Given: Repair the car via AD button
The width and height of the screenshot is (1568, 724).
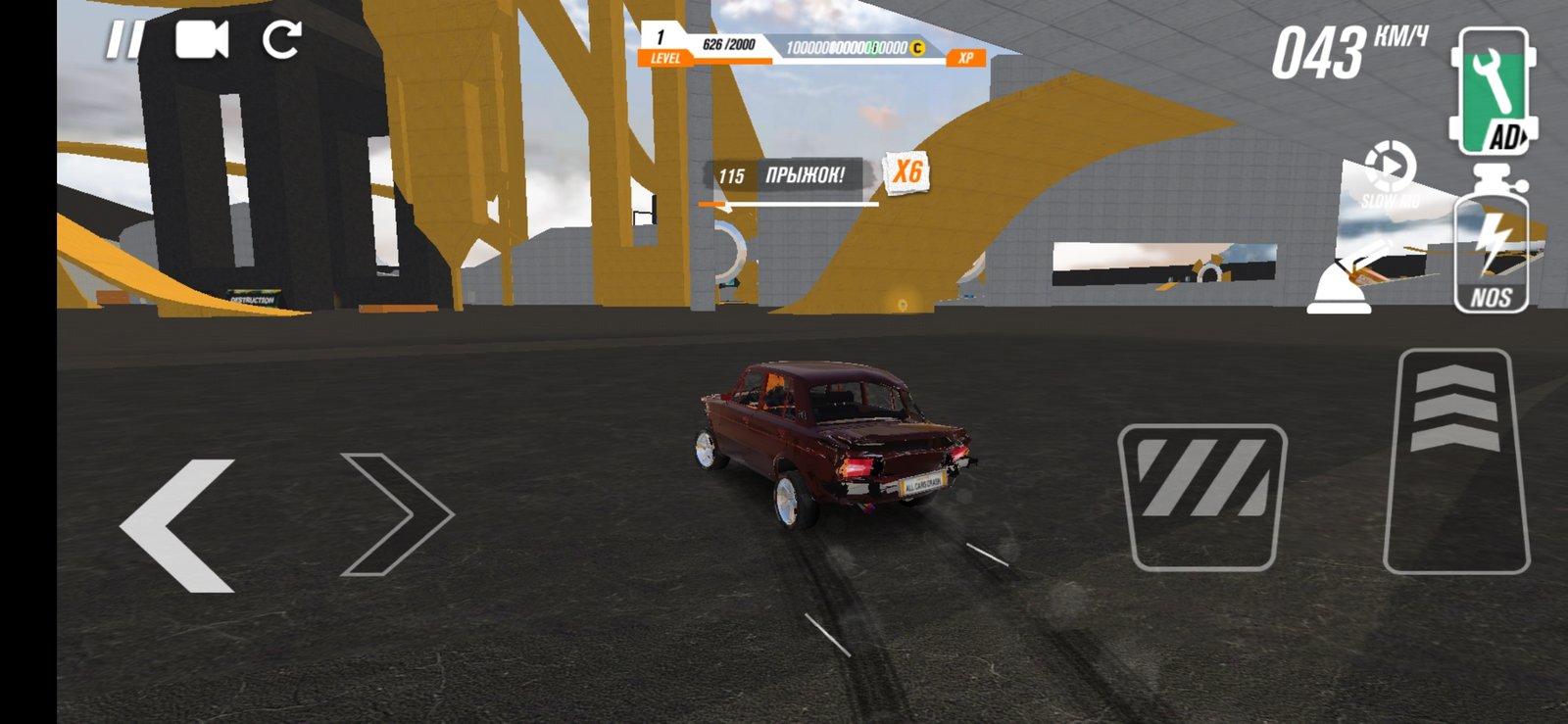Looking at the screenshot, I should point(1492,91).
